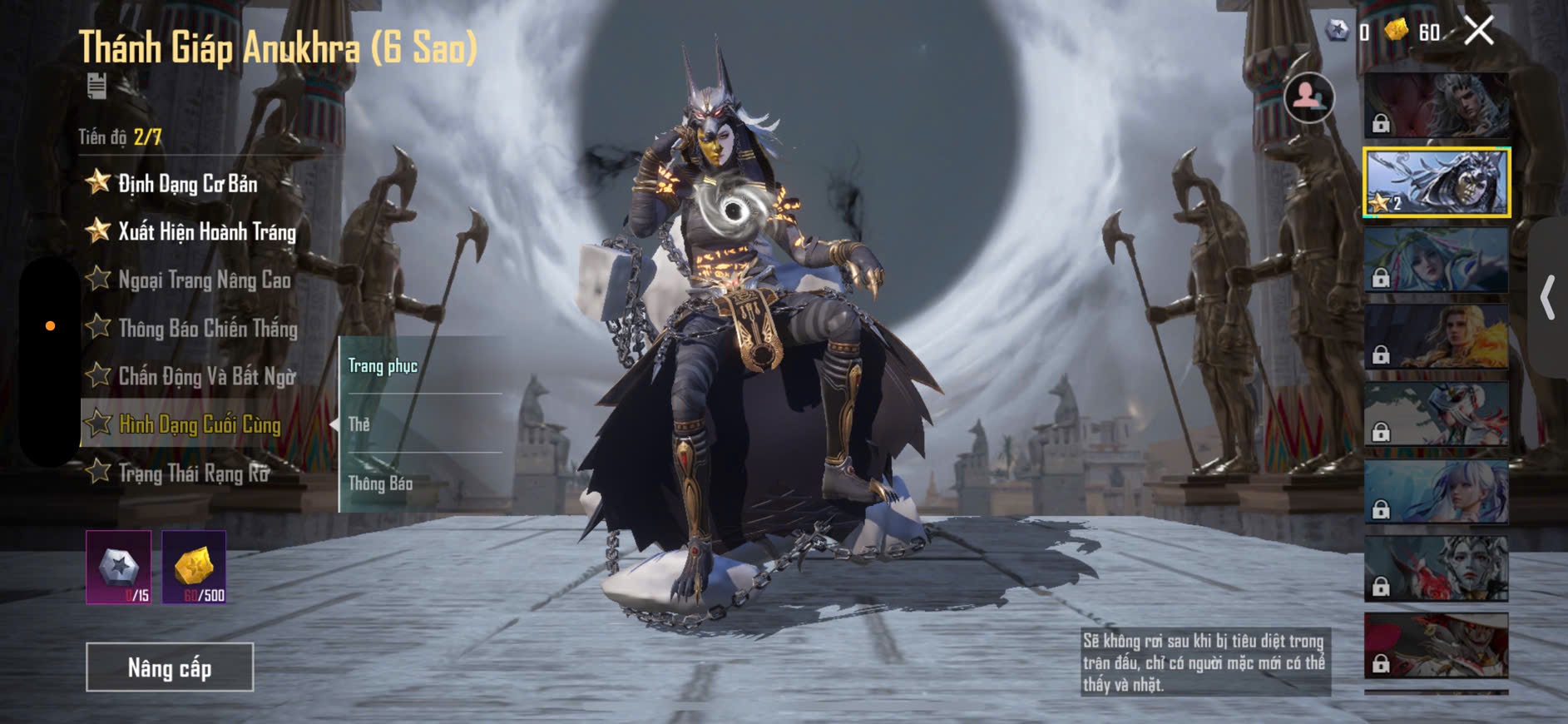Viewport: 1568px width, 724px height.
Task: Open Thông Báo Chiến Thắng level
Action: (207, 328)
